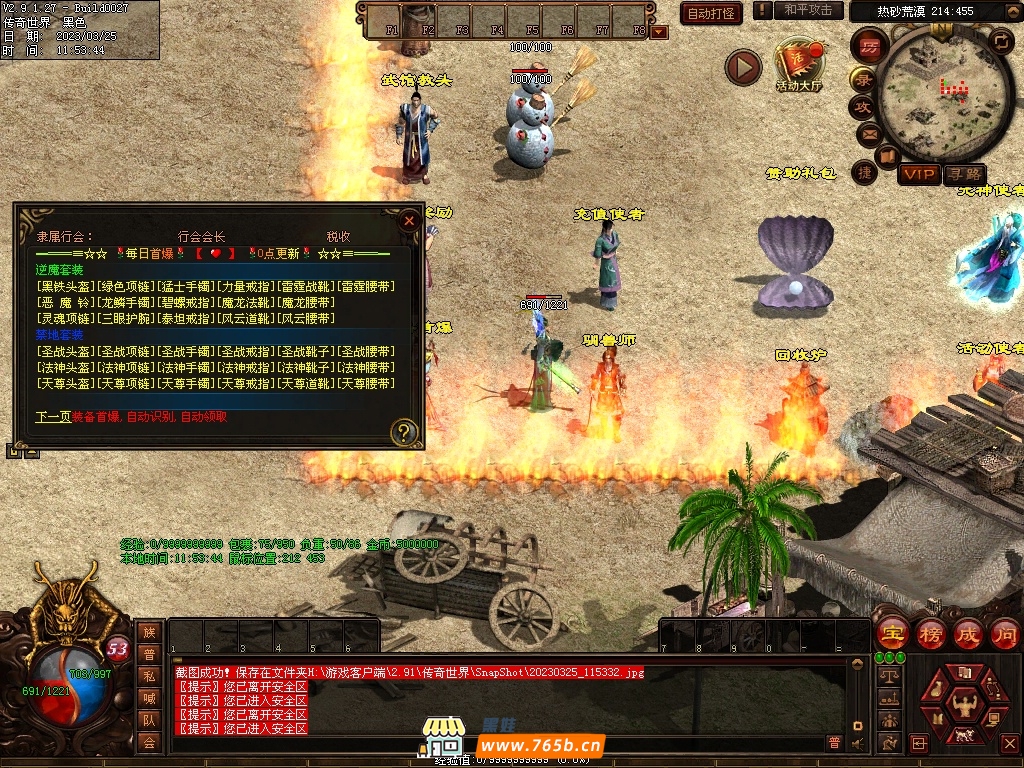The height and width of the screenshot is (768, 1024).
Task: Toggle 自动打怪 auto-fight button
Action: pyautogui.click(x=711, y=13)
